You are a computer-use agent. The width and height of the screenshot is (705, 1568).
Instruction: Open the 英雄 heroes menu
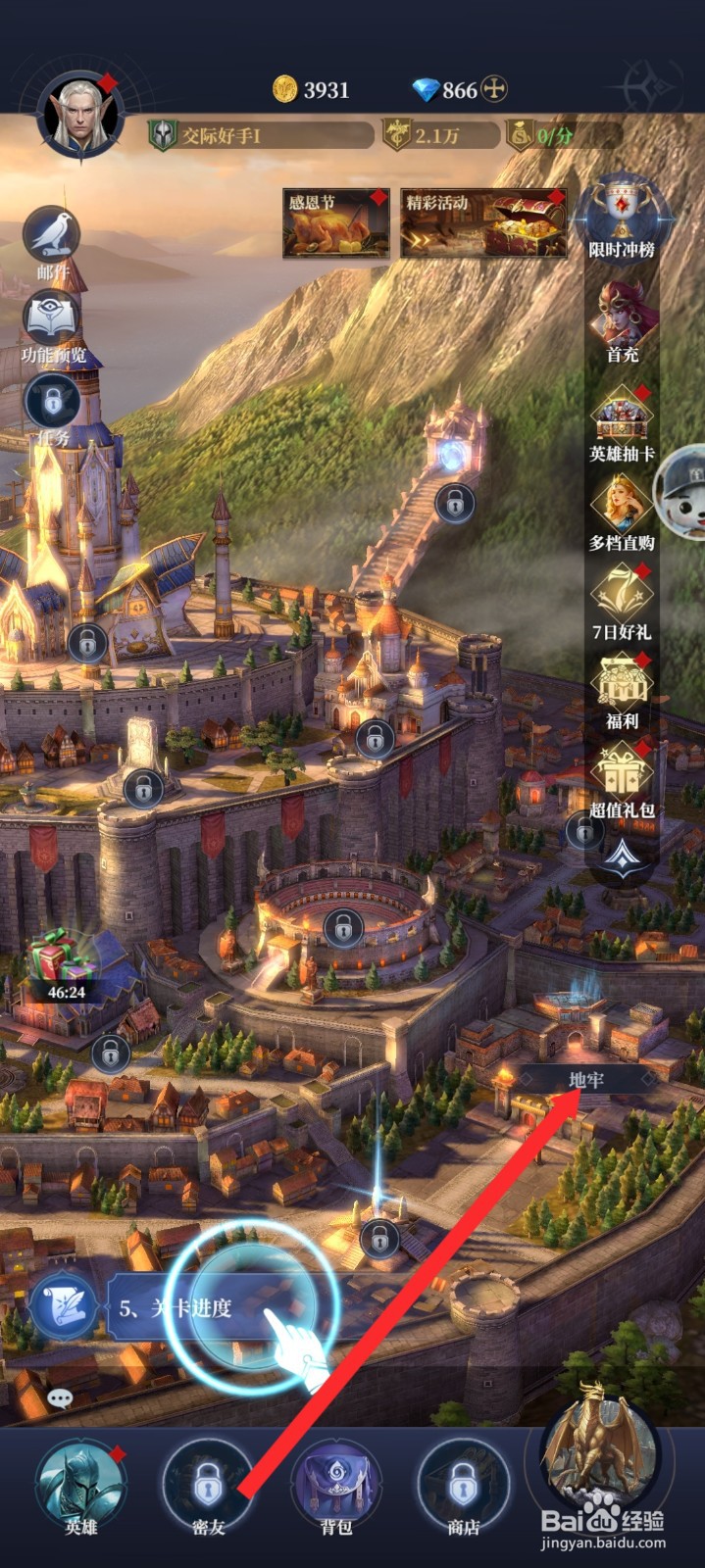tap(80, 1485)
